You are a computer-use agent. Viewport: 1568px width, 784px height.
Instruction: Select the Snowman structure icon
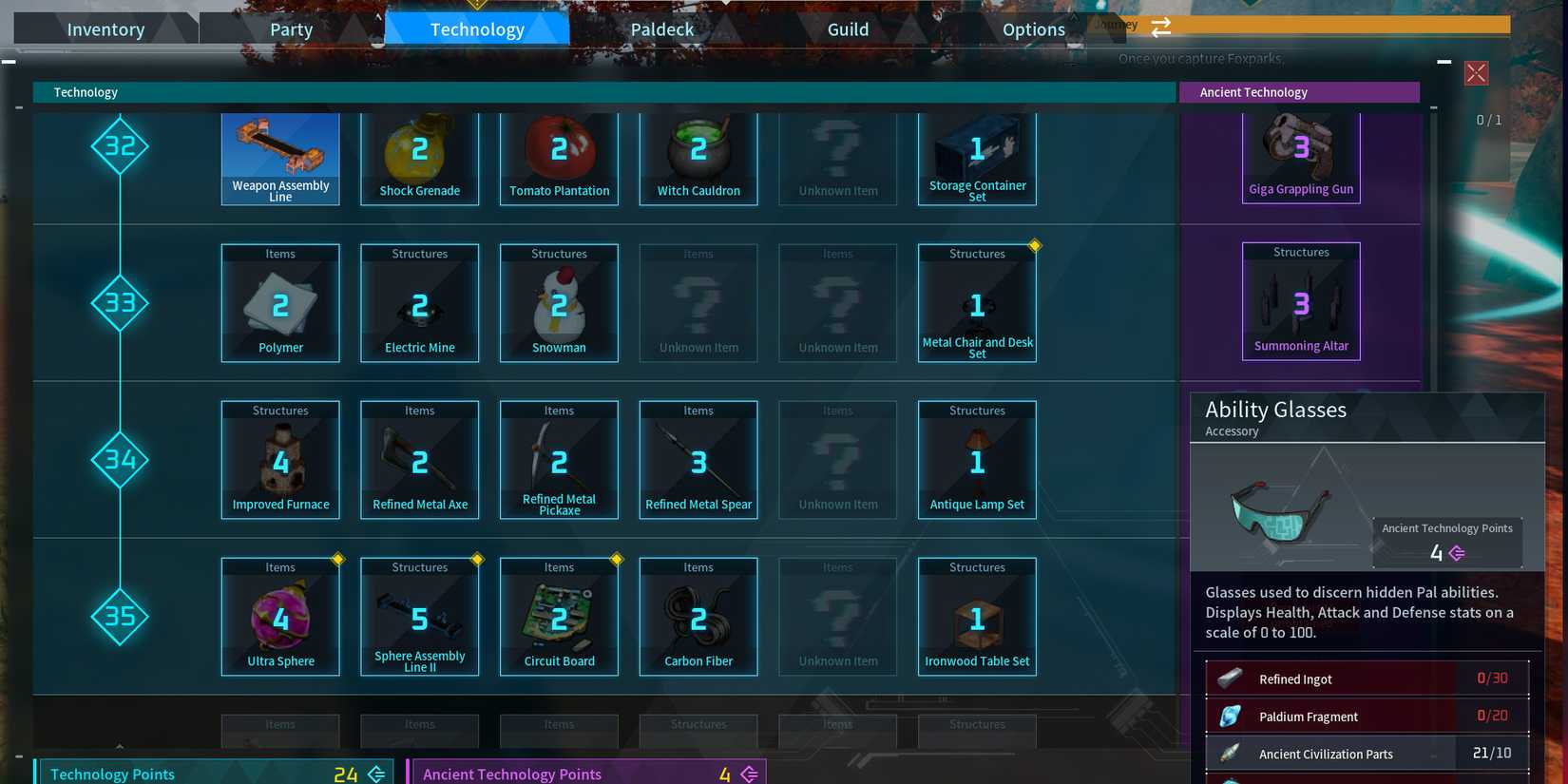tap(559, 304)
